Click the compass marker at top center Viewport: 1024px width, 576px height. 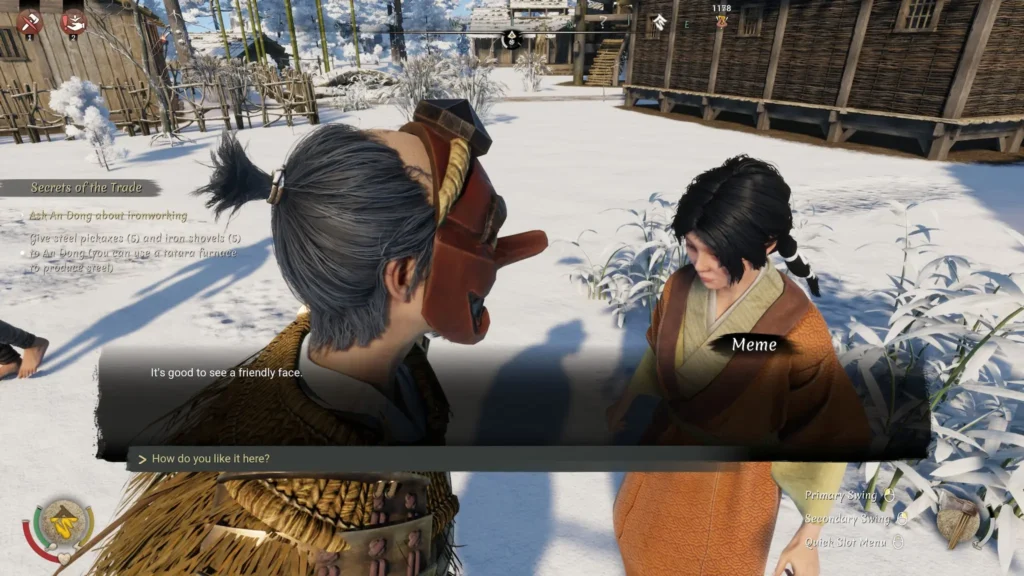(x=511, y=39)
